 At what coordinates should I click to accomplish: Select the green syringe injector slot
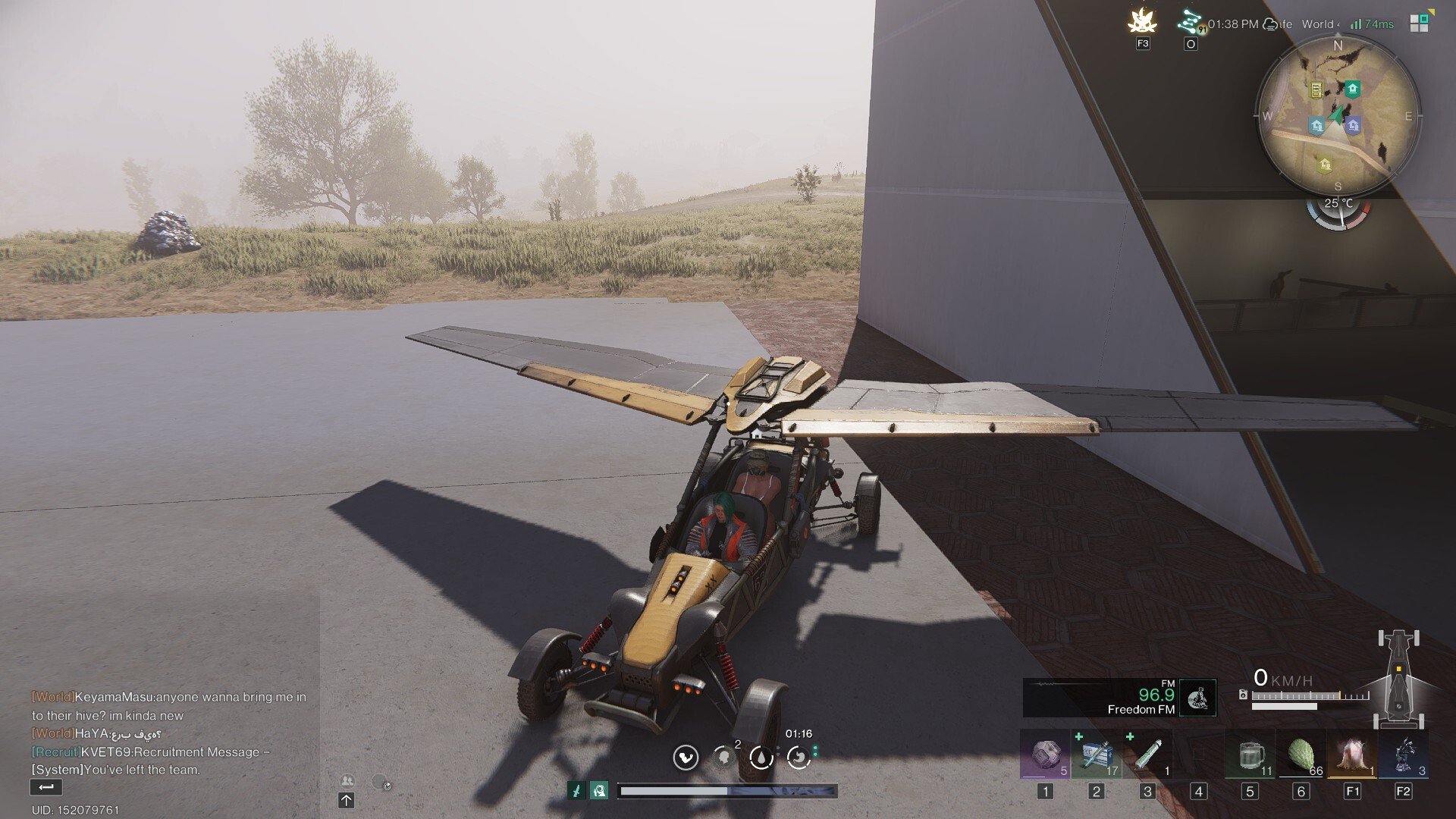[1147, 756]
